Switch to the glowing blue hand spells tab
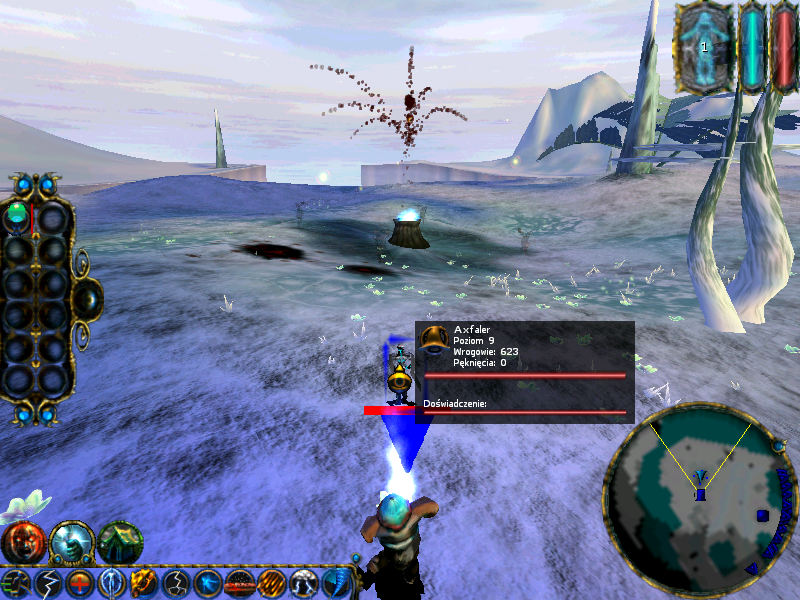Screen dimensions: 800x600 71,543
